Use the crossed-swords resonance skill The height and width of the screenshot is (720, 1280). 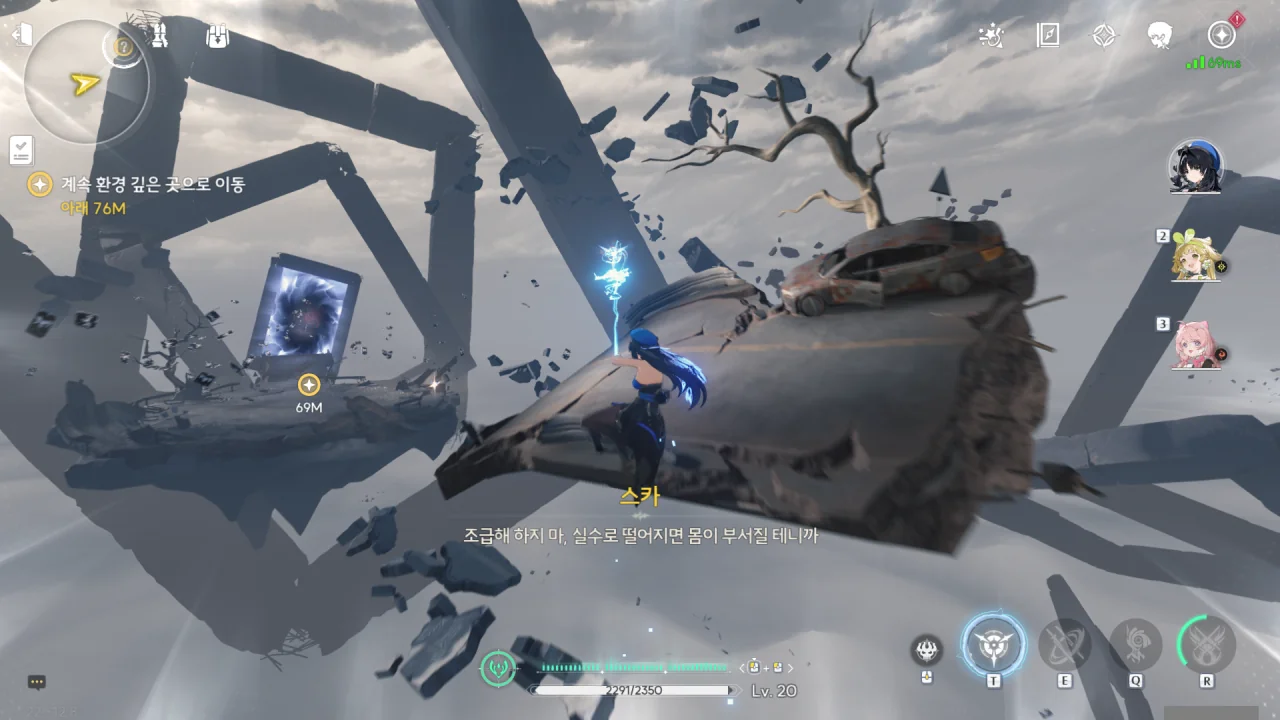[x=1064, y=645]
